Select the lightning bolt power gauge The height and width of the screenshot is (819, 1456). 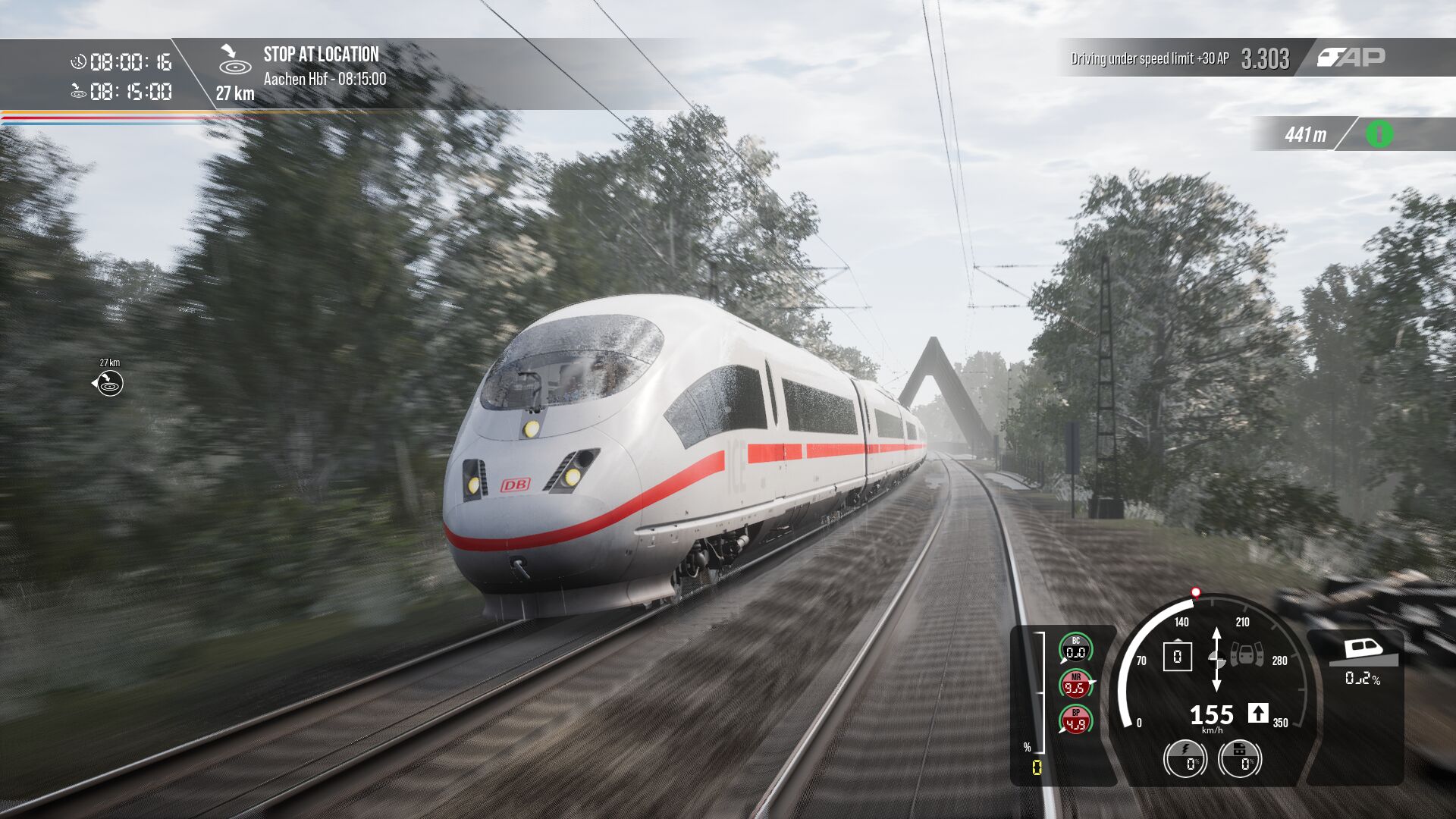point(1185,758)
